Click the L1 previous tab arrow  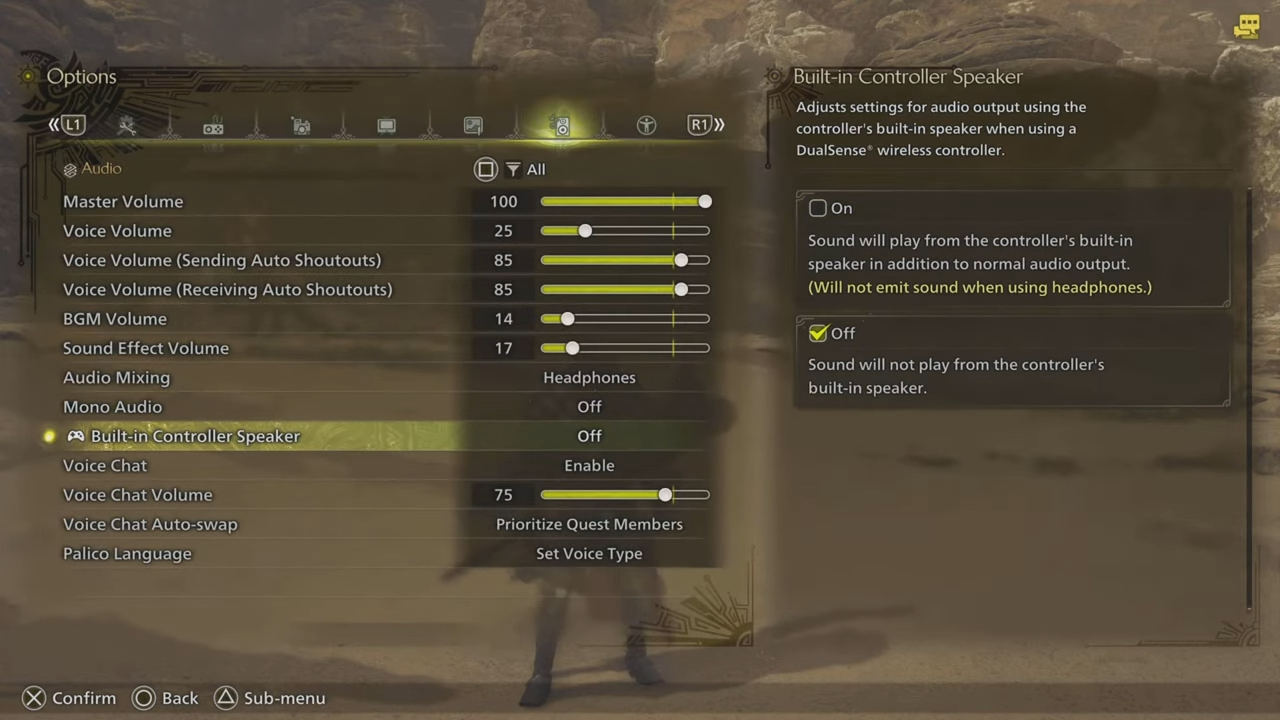[70, 124]
